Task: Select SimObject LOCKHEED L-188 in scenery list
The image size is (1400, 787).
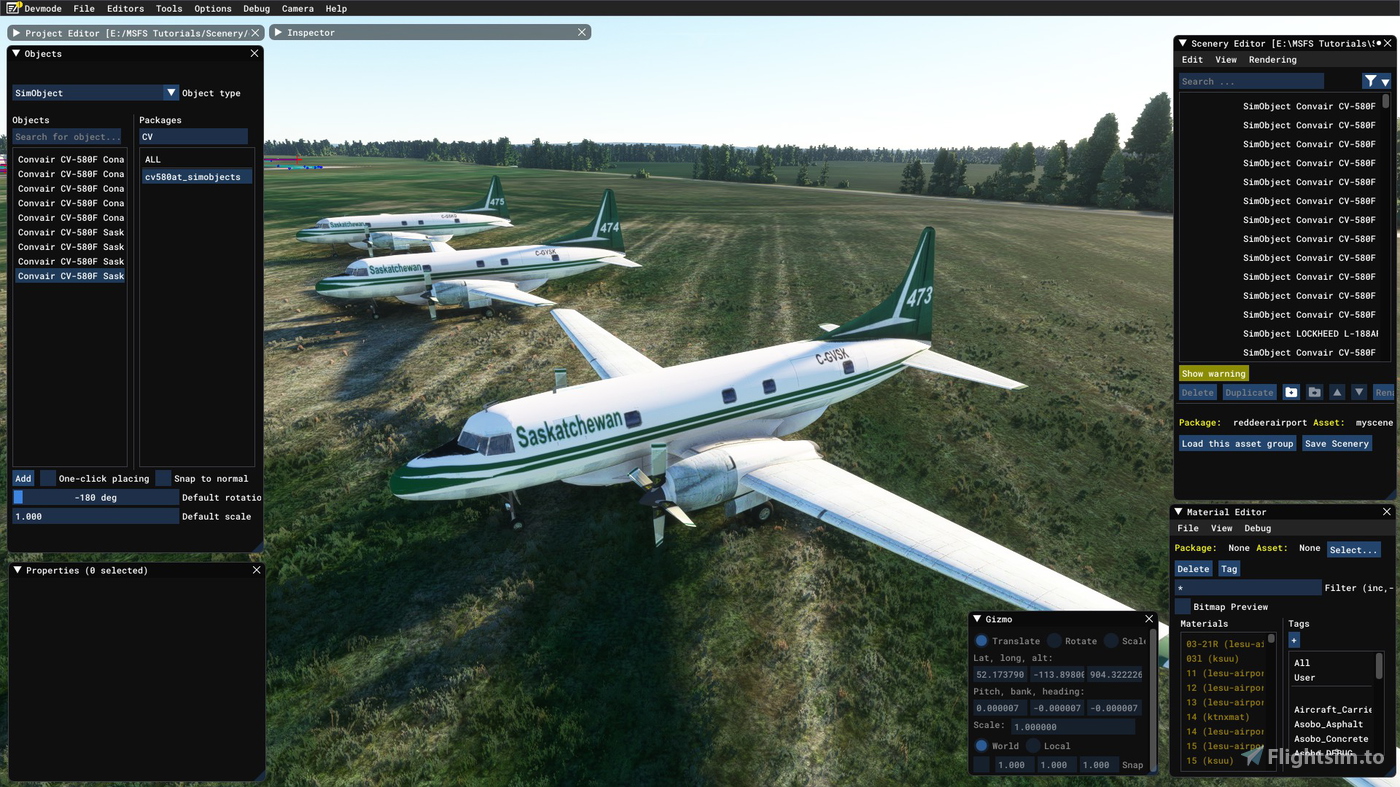Action: pos(1309,334)
